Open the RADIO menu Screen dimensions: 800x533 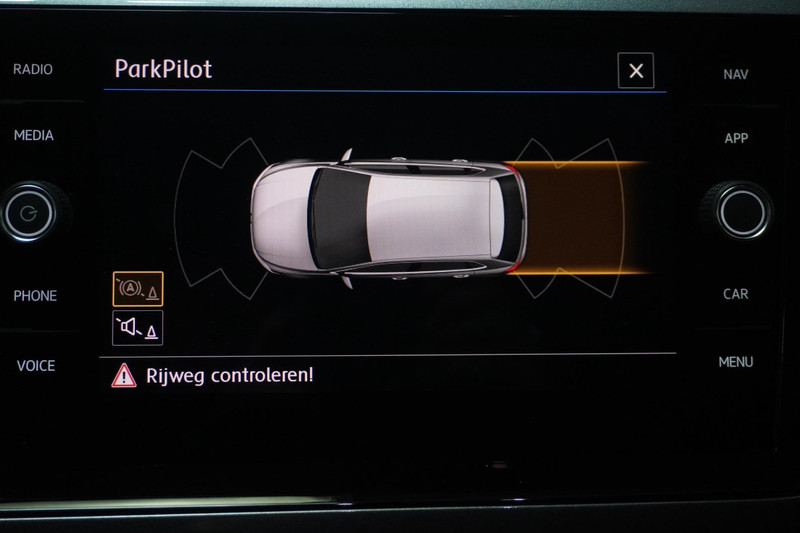coord(33,69)
